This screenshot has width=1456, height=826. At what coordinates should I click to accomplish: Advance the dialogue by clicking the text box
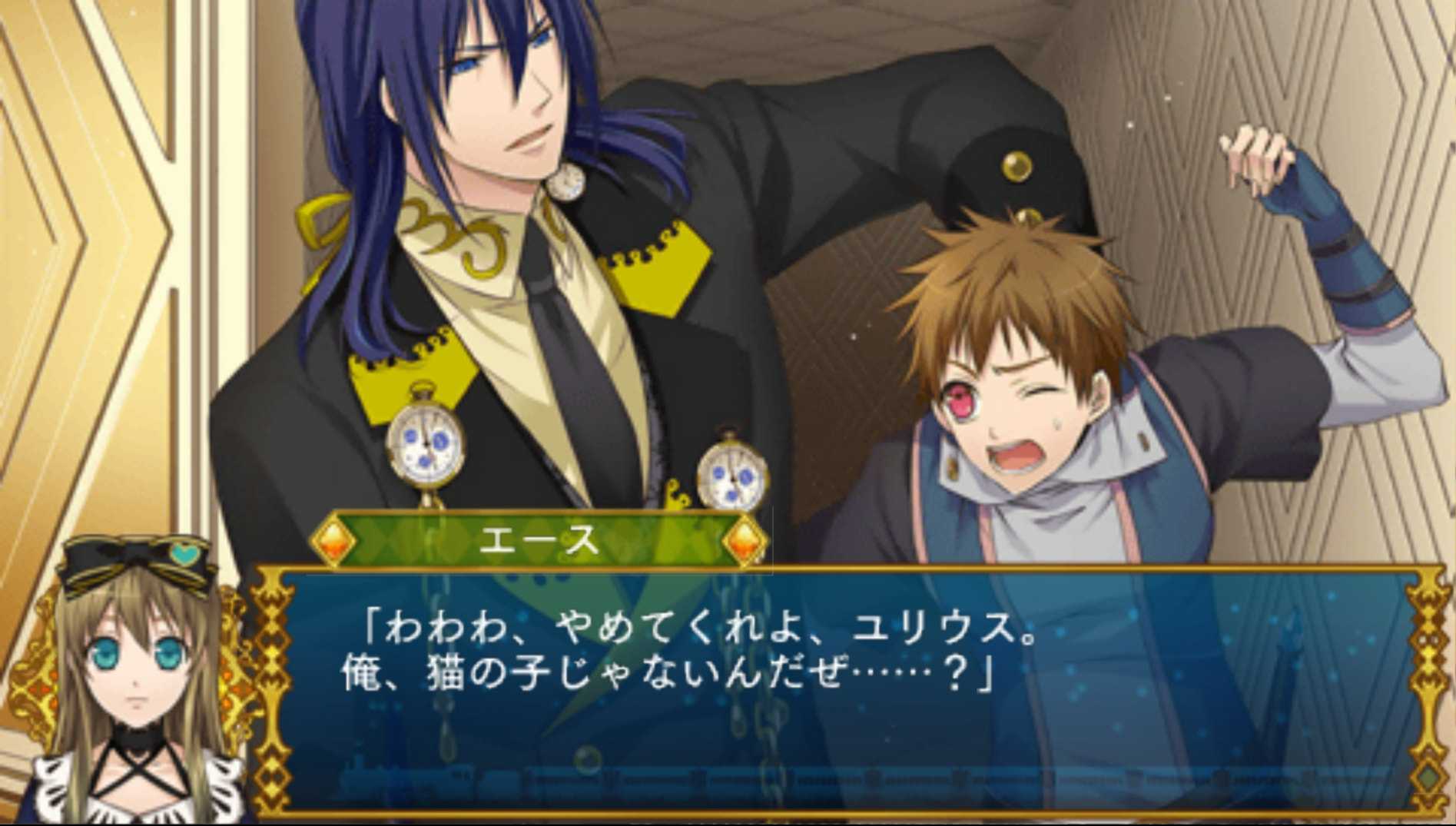coord(845,692)
